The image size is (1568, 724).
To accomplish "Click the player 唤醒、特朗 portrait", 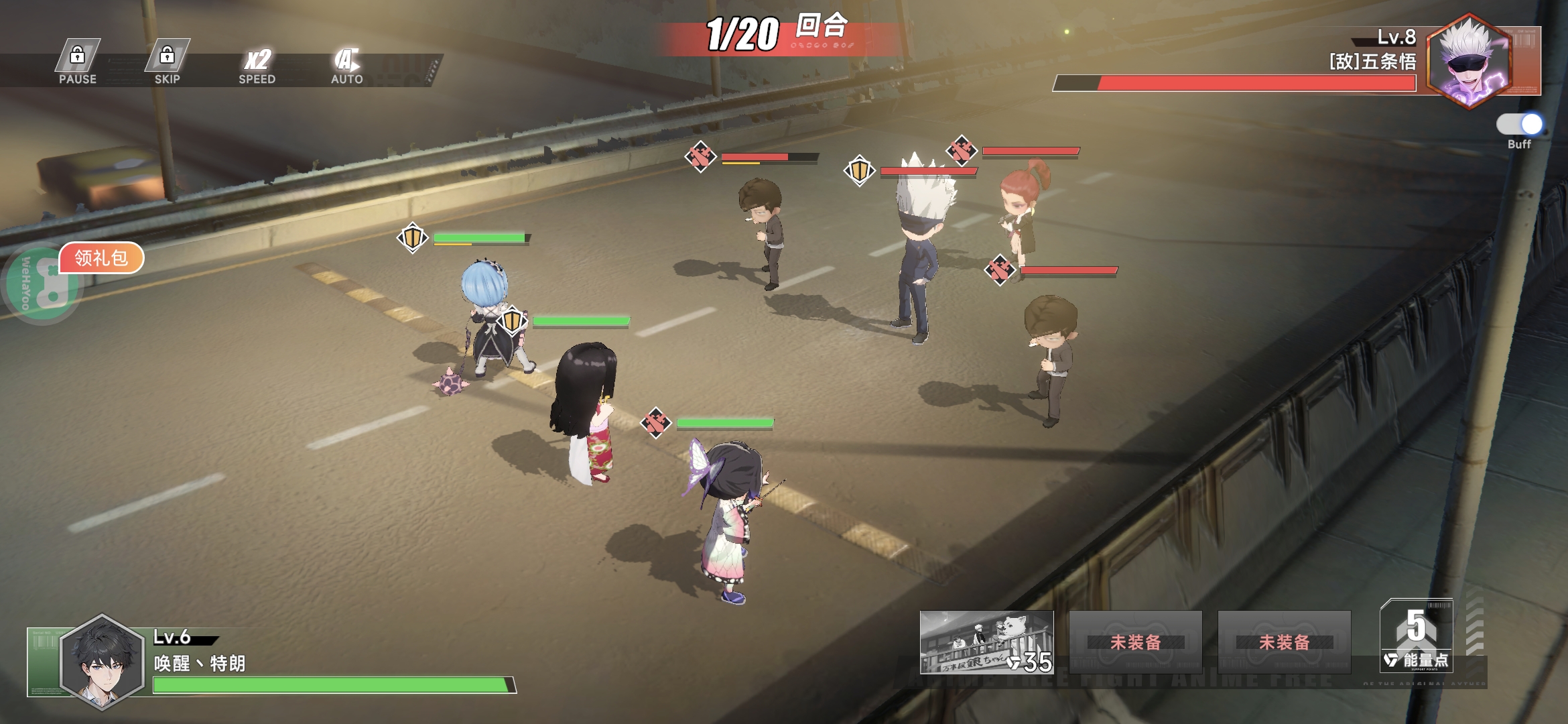I will (x=102, y=662).
